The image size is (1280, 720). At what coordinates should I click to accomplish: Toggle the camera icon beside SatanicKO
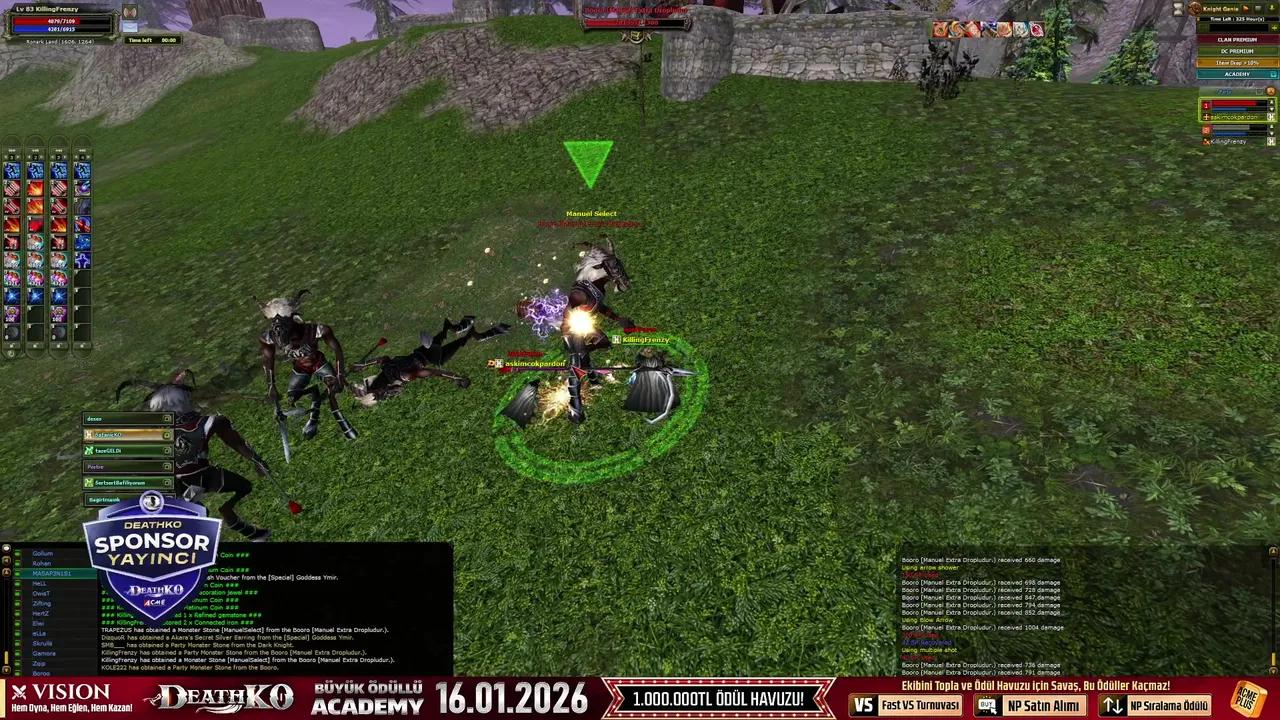(x=167, y=435)
